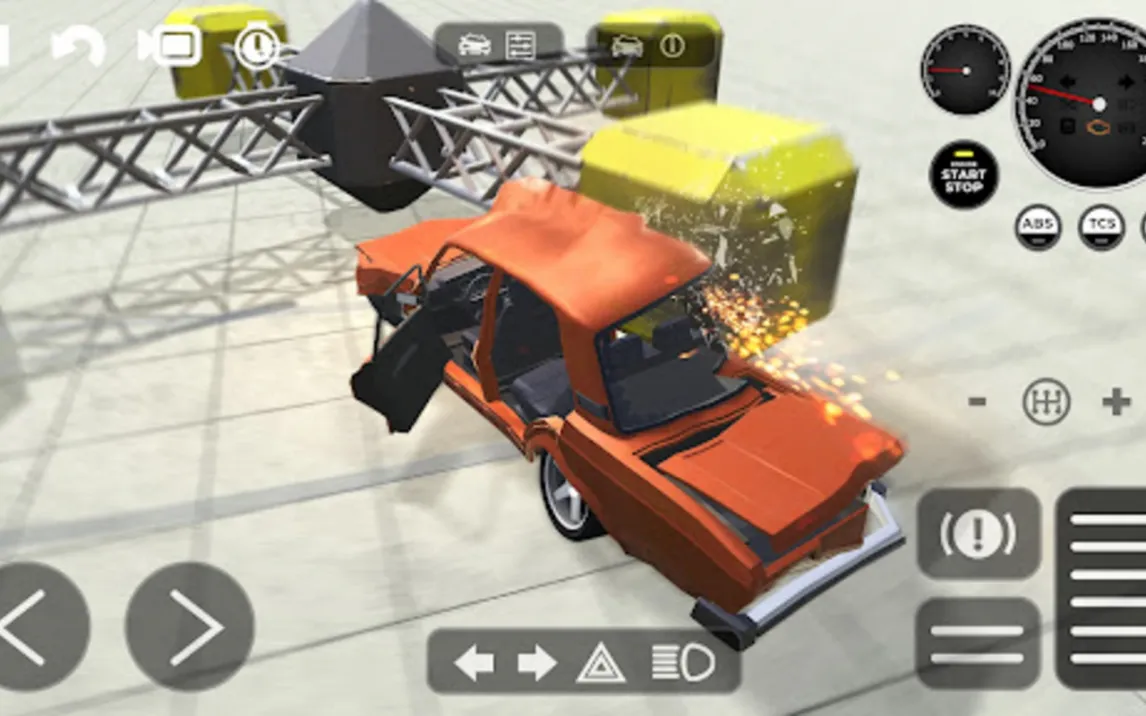Reset the car with the undo arrow
This screenshot has height=716, width=1146.
coord(78,47)
